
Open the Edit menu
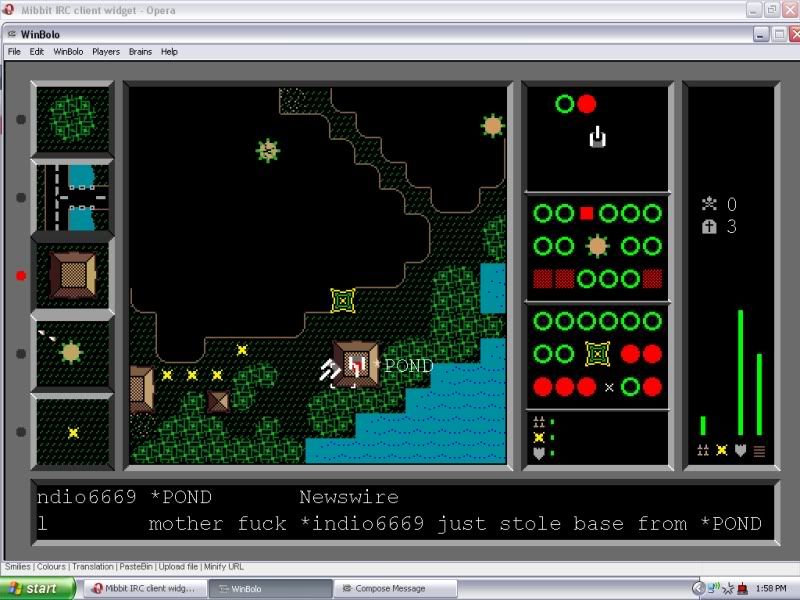(37, 51)
